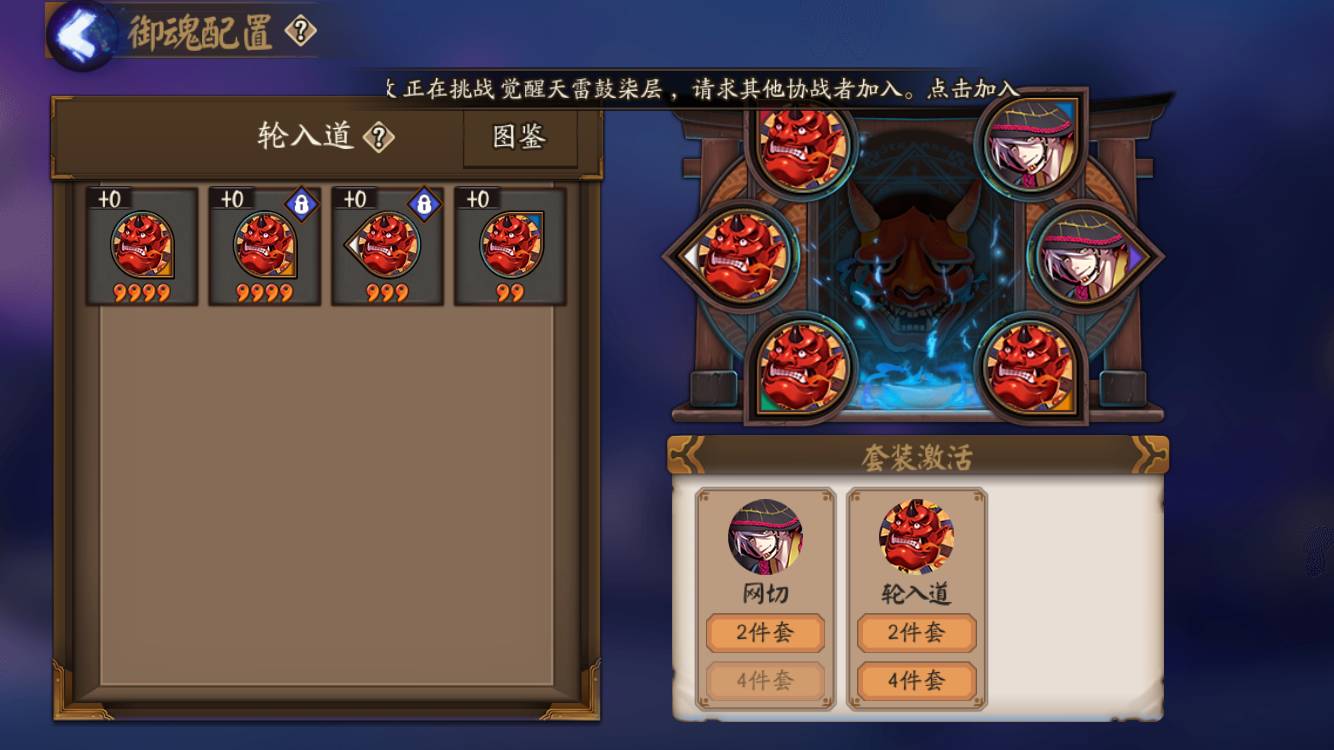Open the 图鉴 catalog tab
The image size is (1334, 750).
pos(521,138)
